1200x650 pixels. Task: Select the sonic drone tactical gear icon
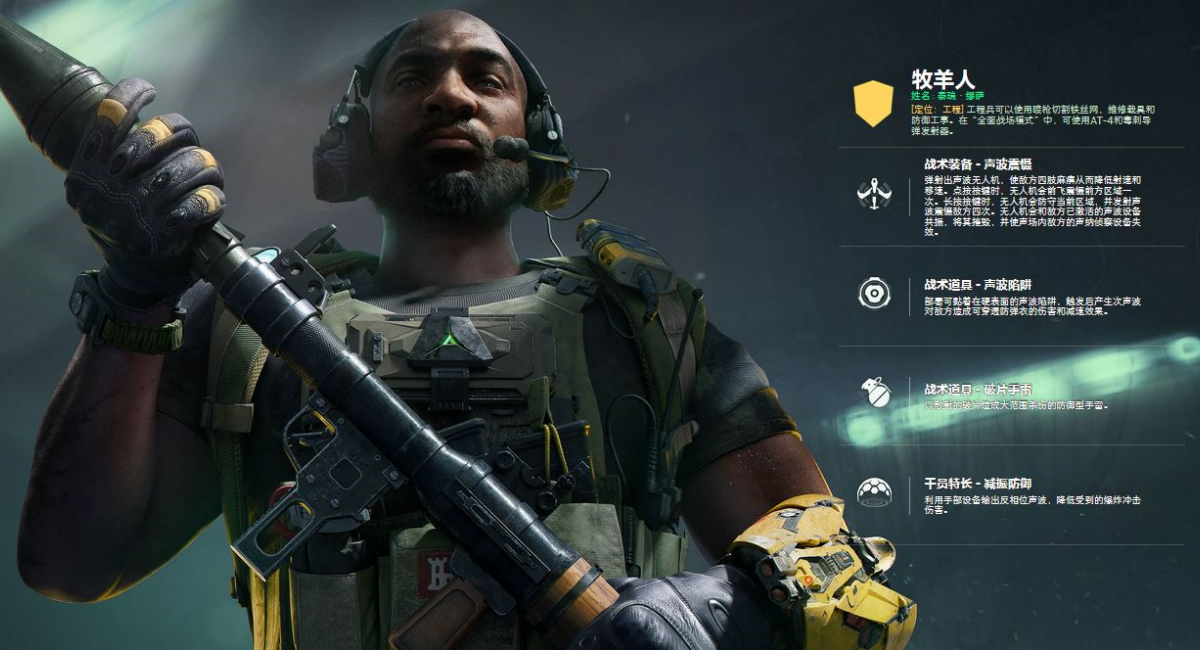[874, 193]
